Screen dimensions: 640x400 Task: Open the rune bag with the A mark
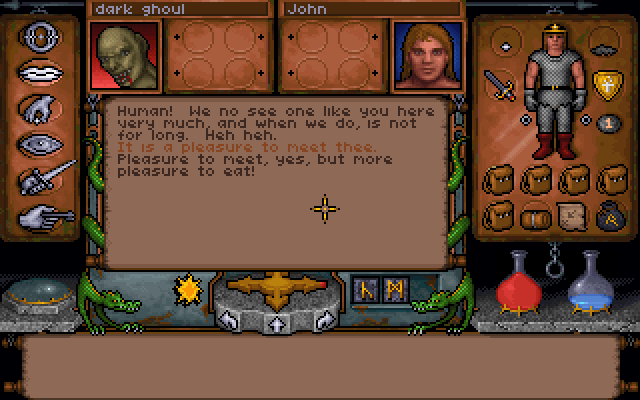[607, 216]
